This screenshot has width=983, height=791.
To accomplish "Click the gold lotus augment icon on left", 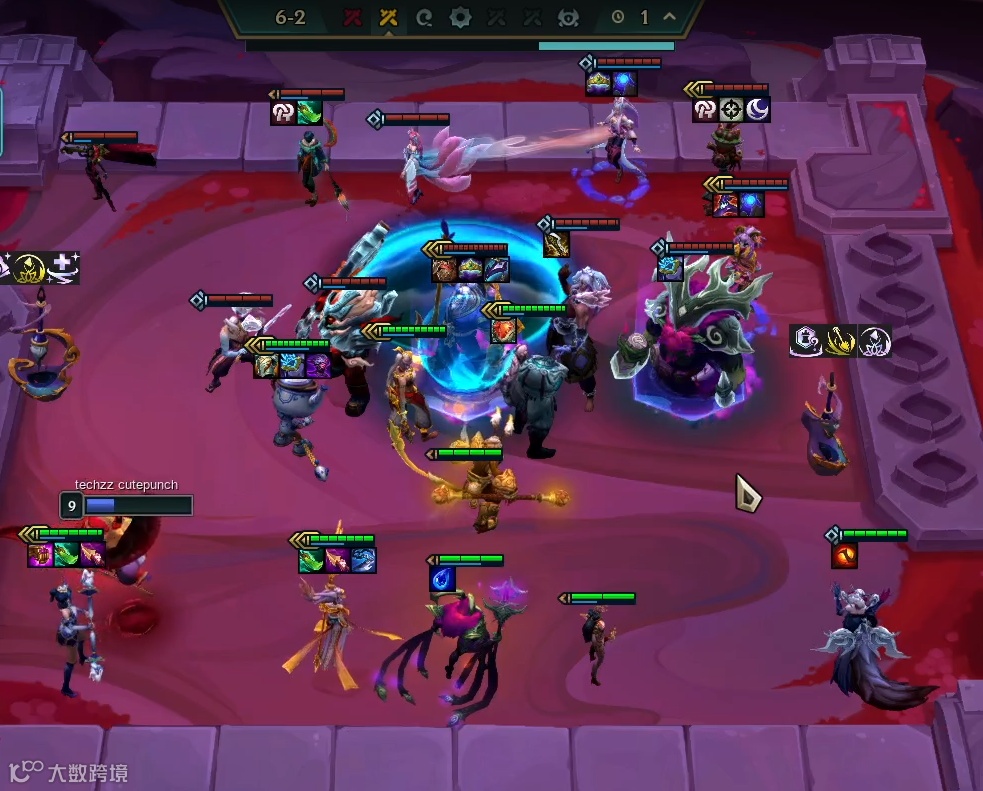I will [x=32, y=267].
